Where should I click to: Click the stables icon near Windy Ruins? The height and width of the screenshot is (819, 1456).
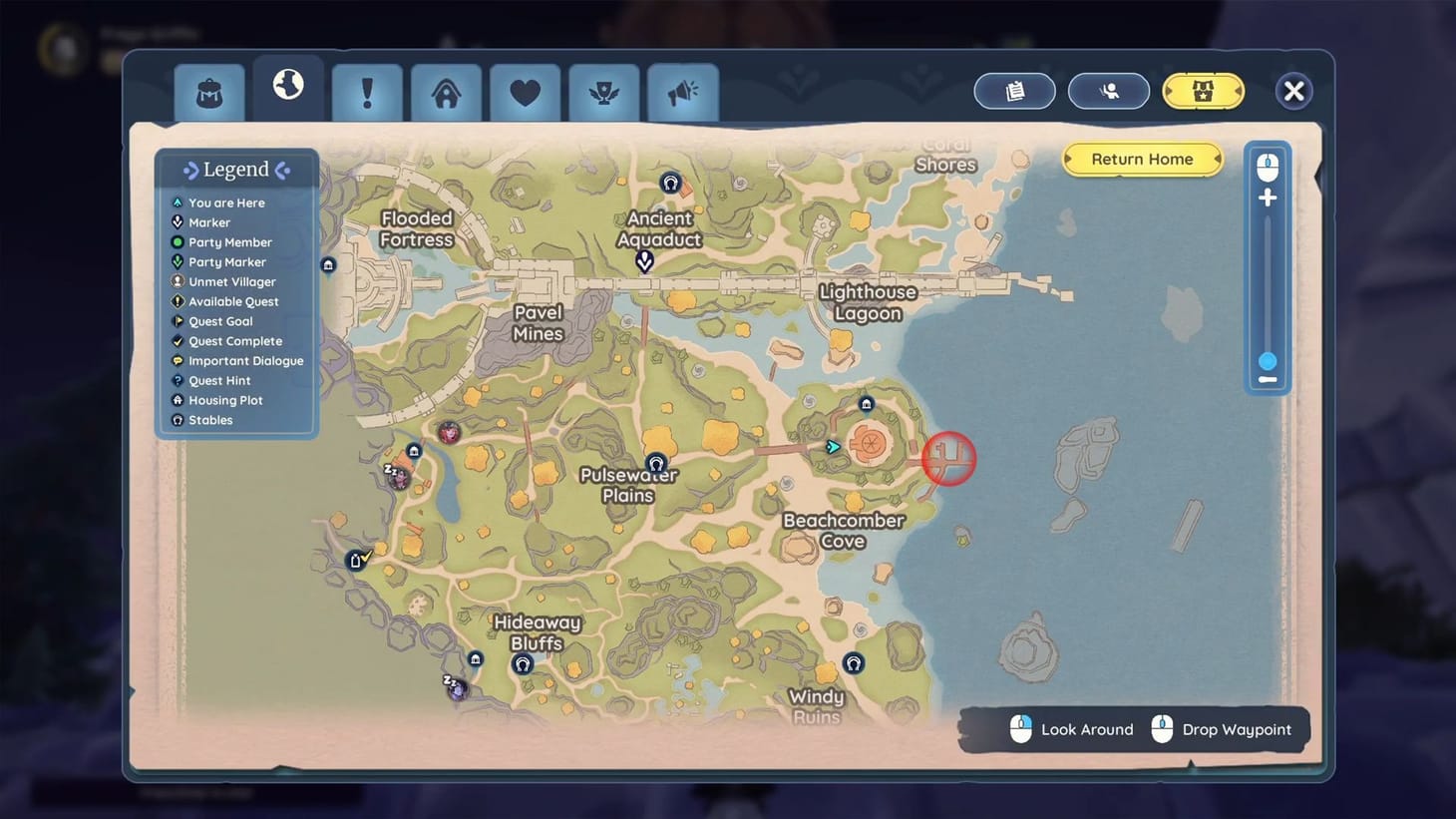[x=854, y=662]
